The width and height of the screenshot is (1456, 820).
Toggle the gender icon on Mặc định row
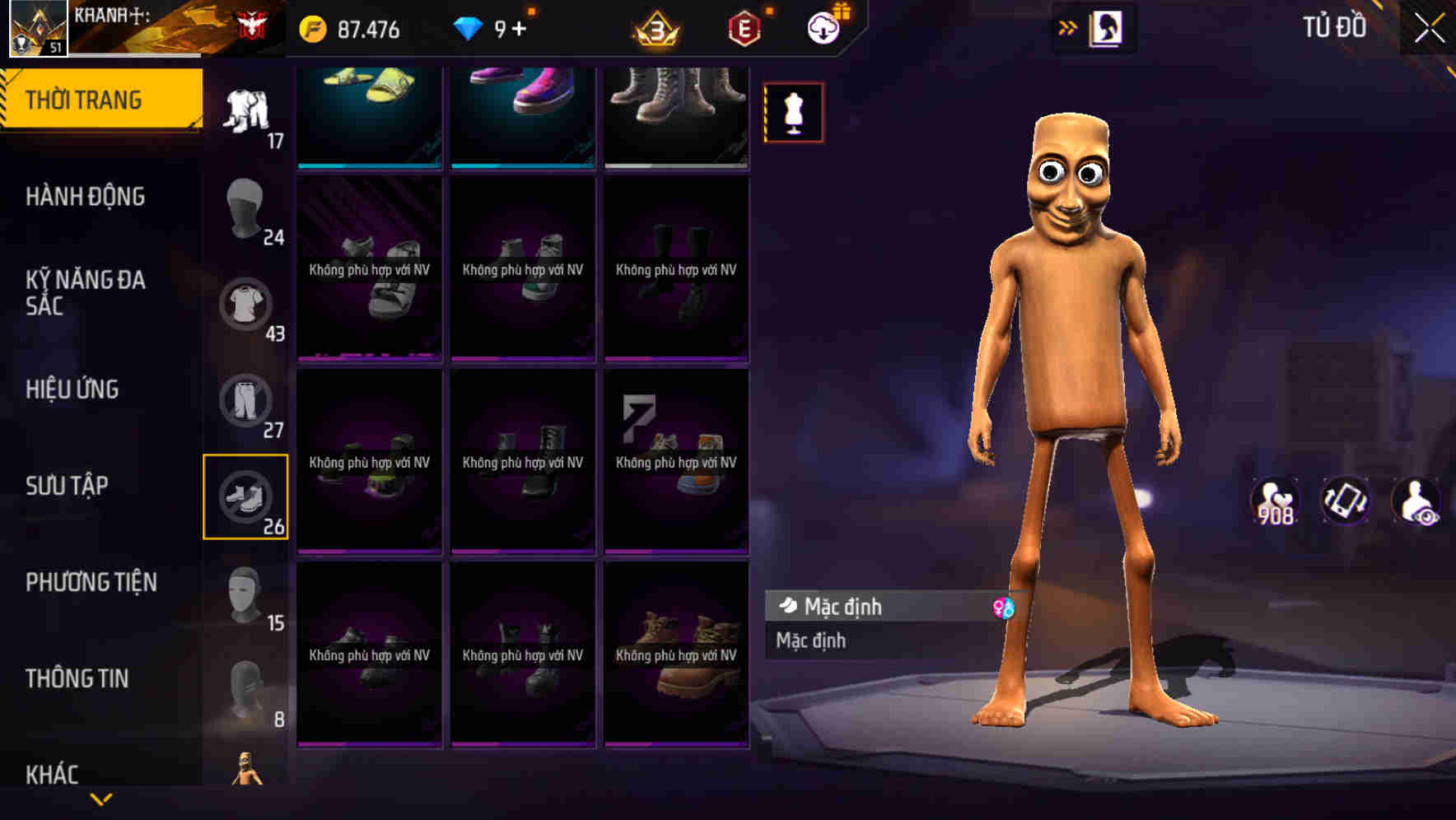(x=1003, y=607)
